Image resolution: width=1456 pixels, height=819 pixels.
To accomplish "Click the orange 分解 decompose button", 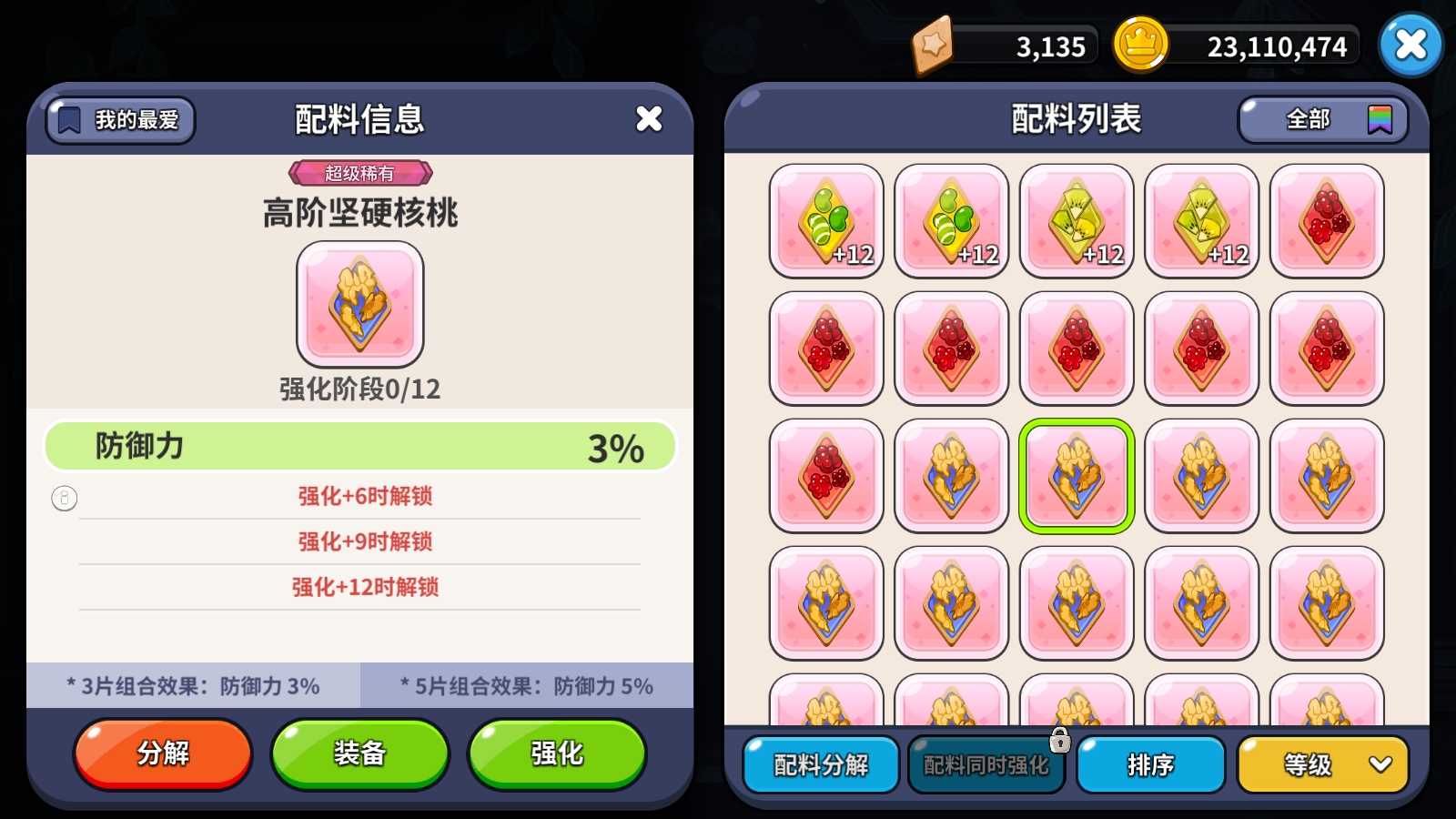I will point(162,753).
